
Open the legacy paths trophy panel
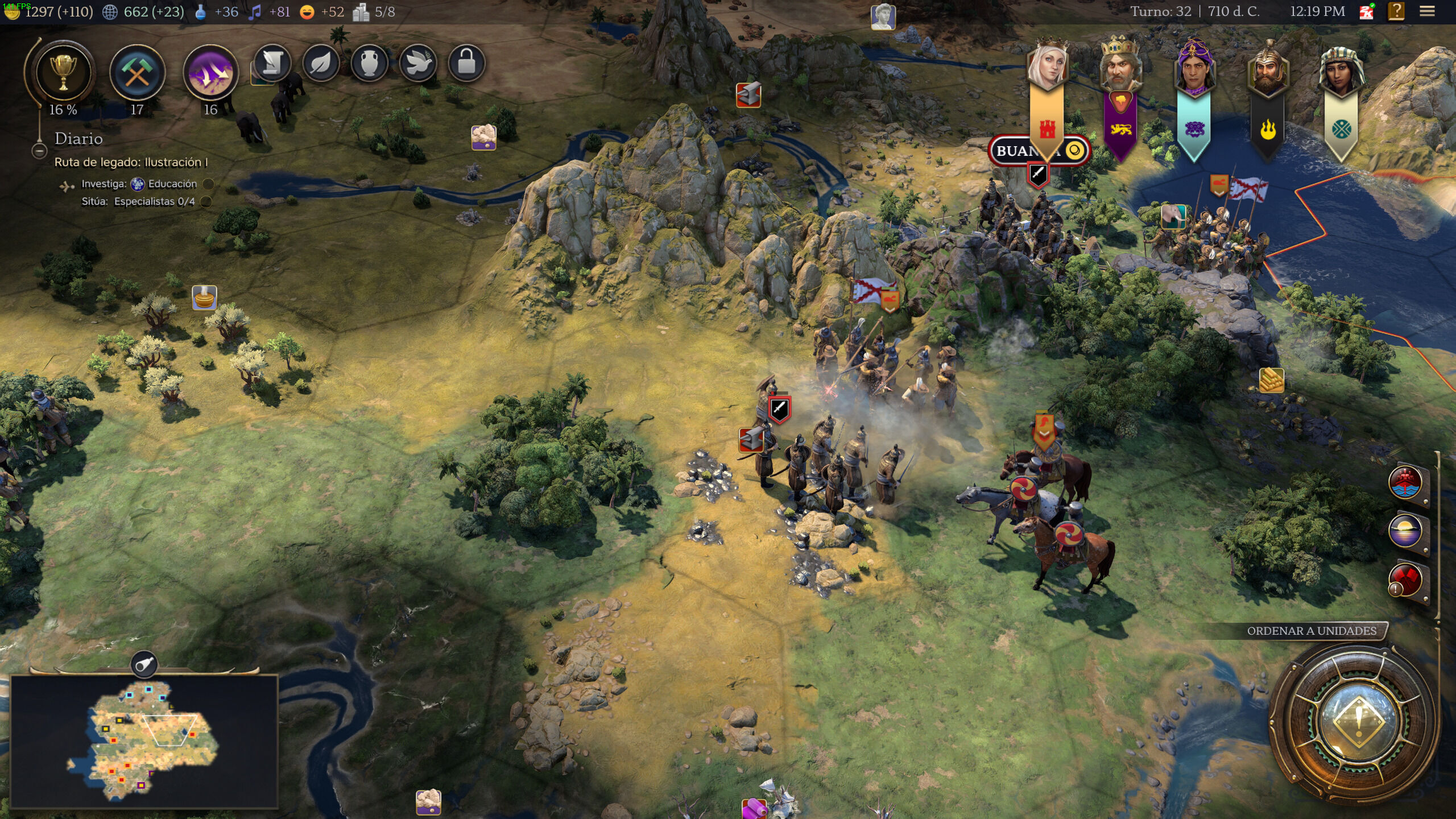(63, 73)
